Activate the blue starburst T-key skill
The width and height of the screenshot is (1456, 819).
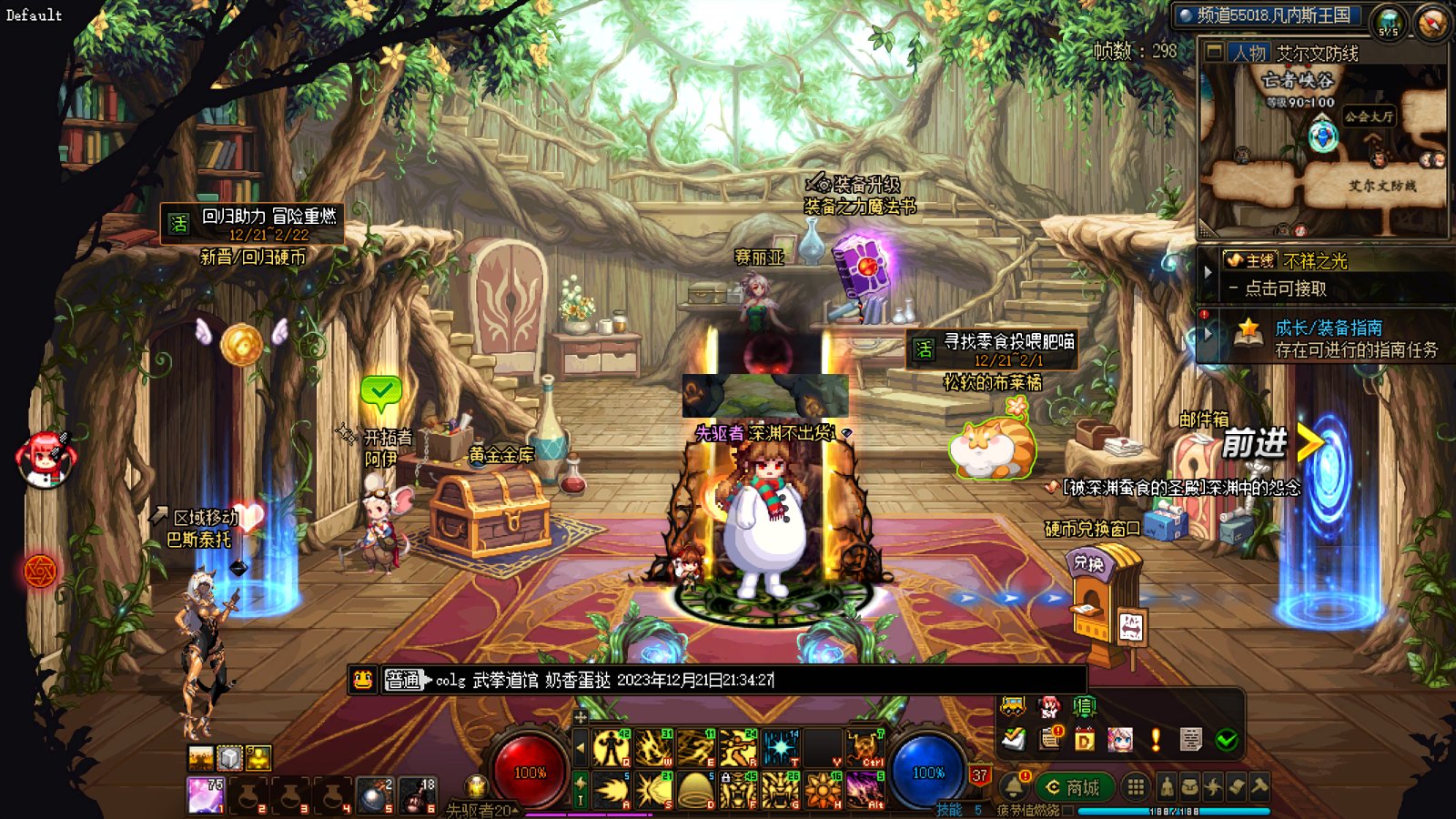pyautogui.click(x=781, y=748)
